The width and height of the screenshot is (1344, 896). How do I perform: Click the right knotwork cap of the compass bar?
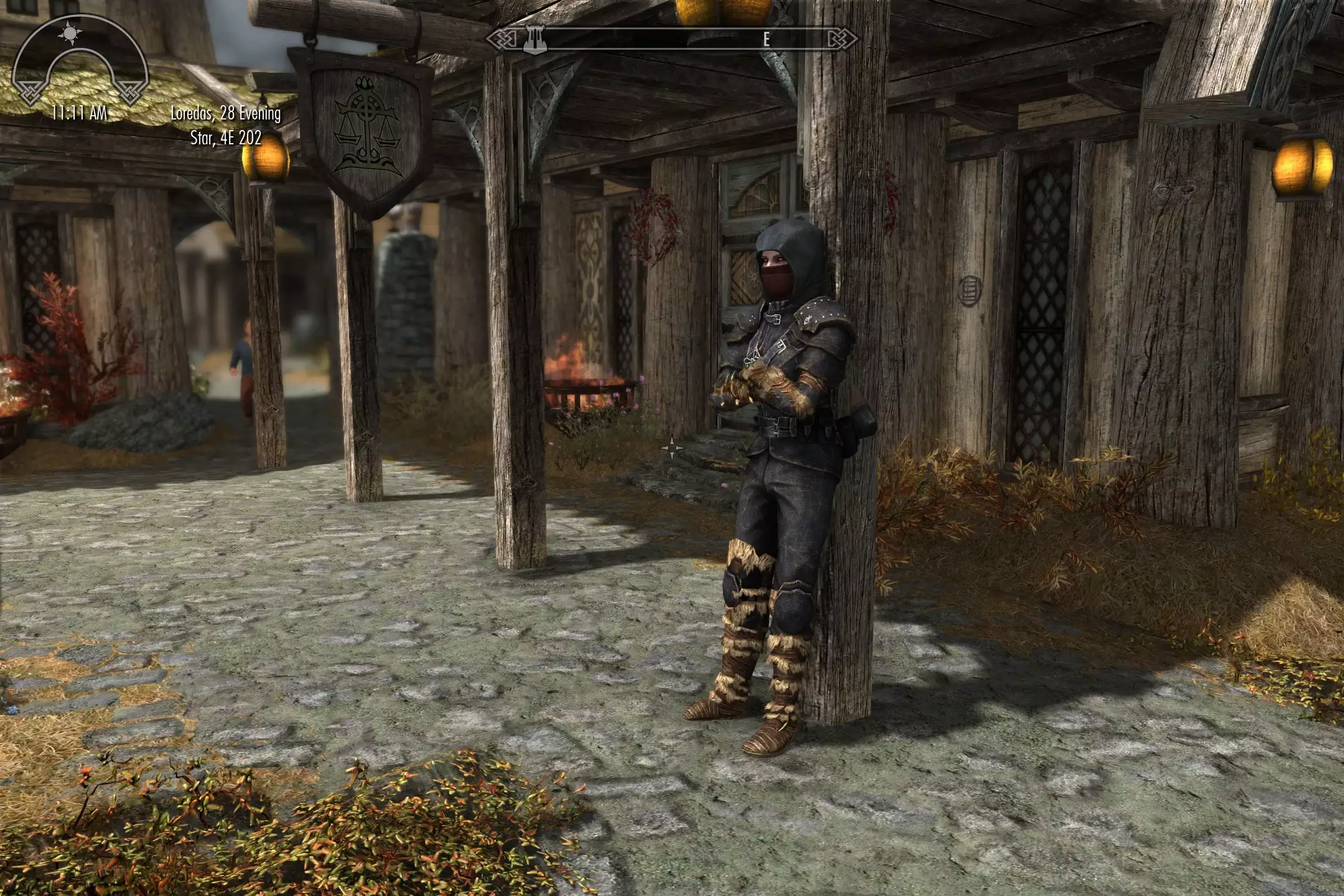tap(840, 39)
